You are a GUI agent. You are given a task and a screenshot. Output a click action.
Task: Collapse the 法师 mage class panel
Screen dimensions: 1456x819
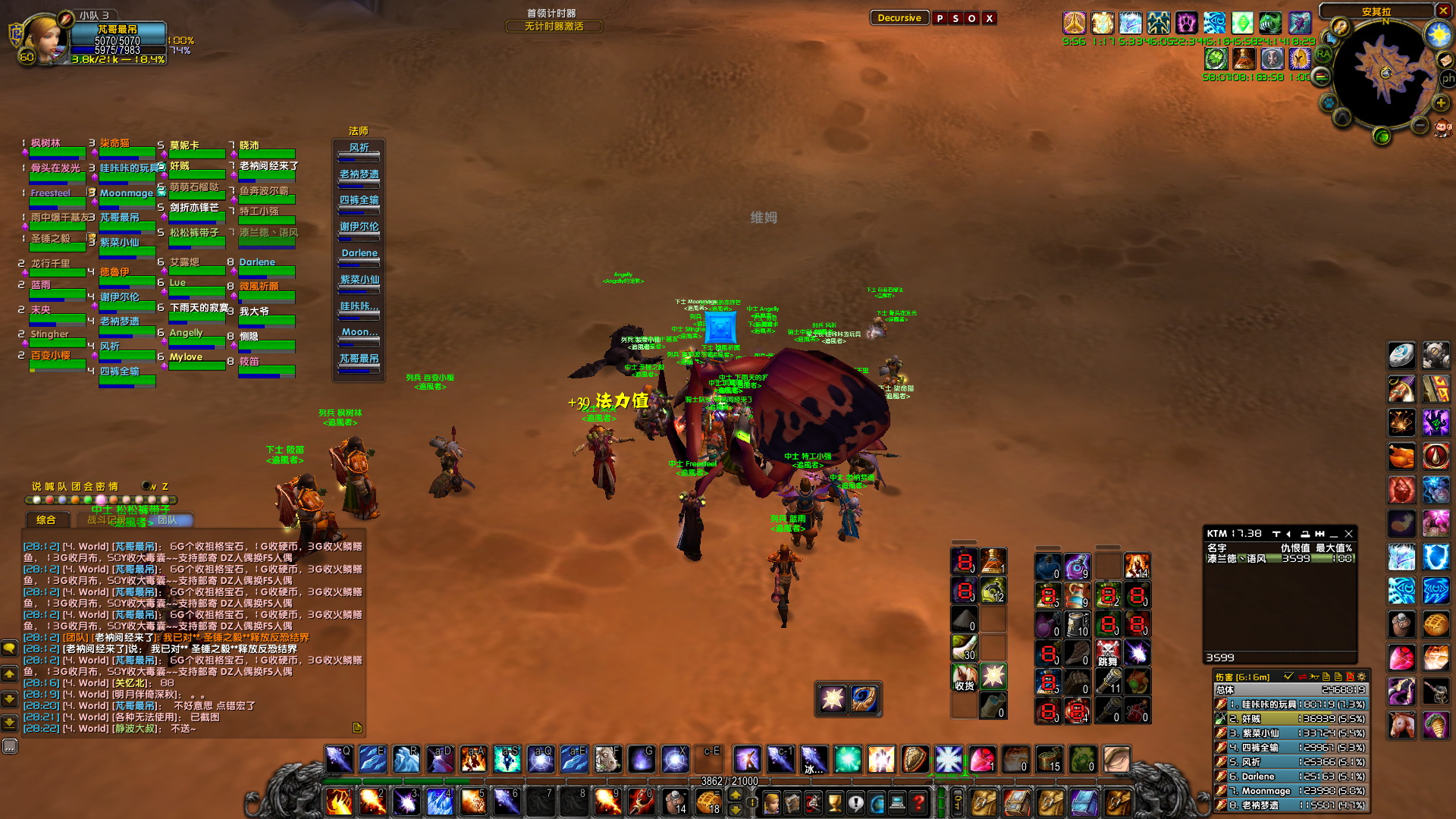358,130
